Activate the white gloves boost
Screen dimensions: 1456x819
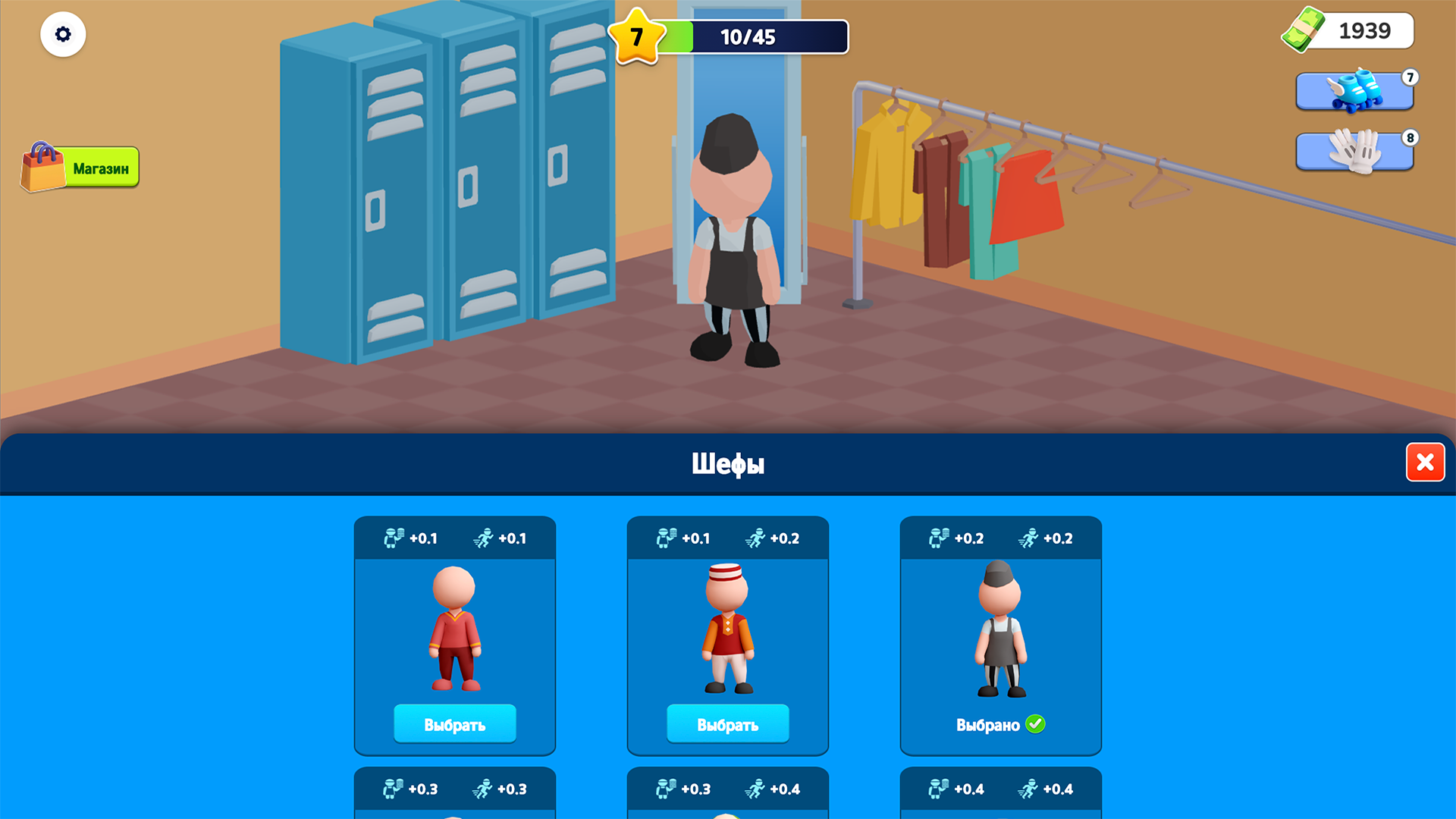[1354, 152]
